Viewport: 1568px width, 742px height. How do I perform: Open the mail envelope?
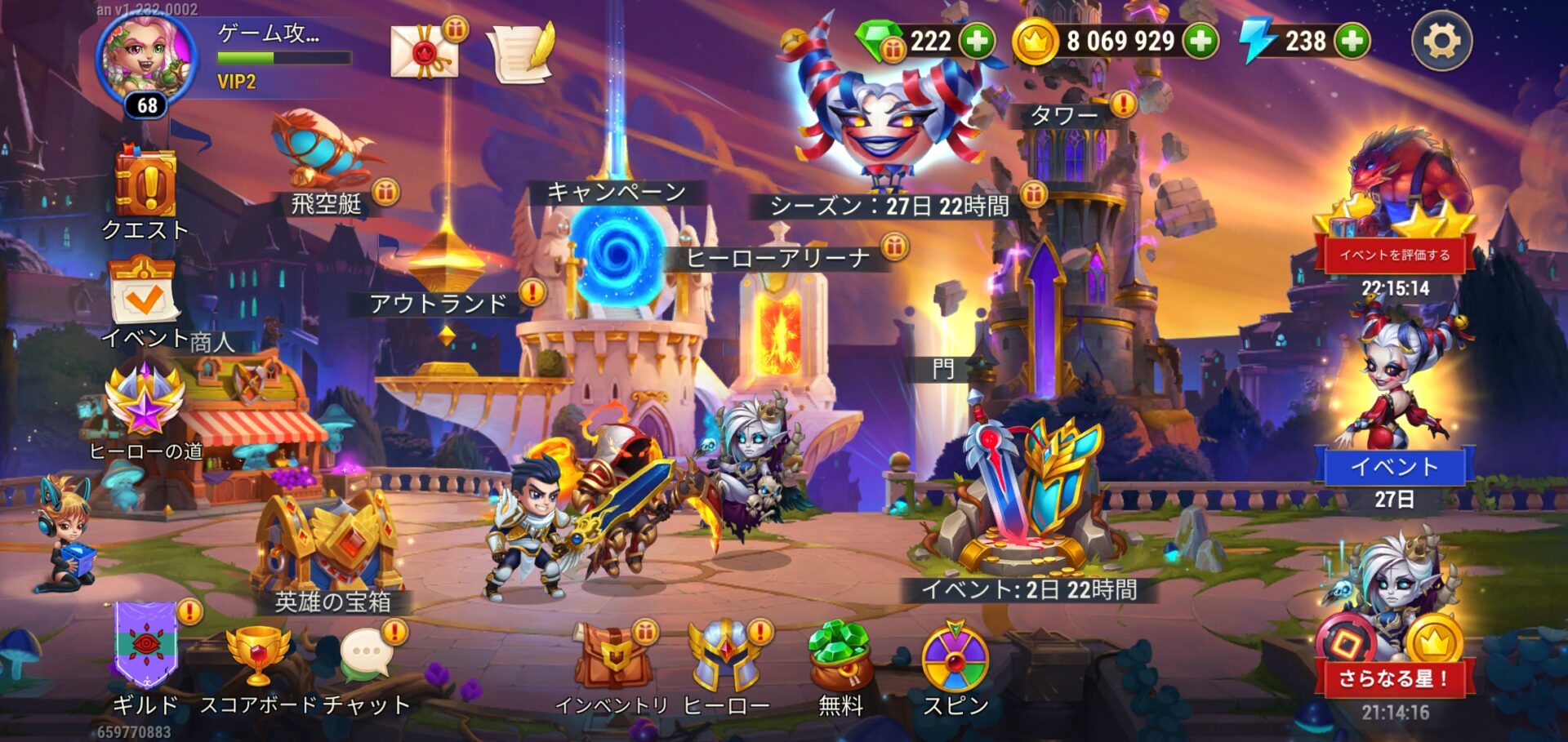[x=423, y=51]
